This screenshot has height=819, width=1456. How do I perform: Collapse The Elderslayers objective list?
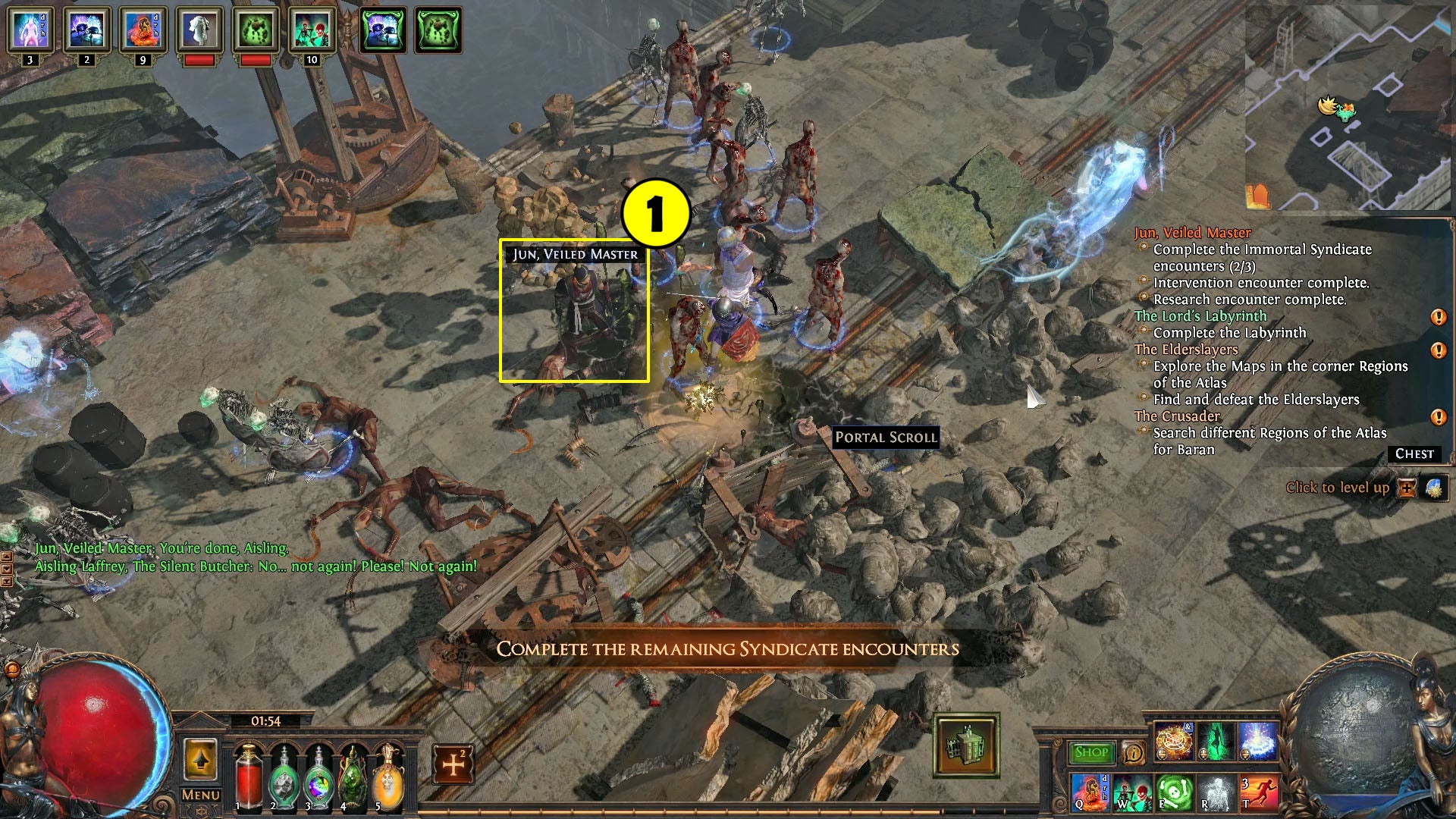coord(1186,350)
